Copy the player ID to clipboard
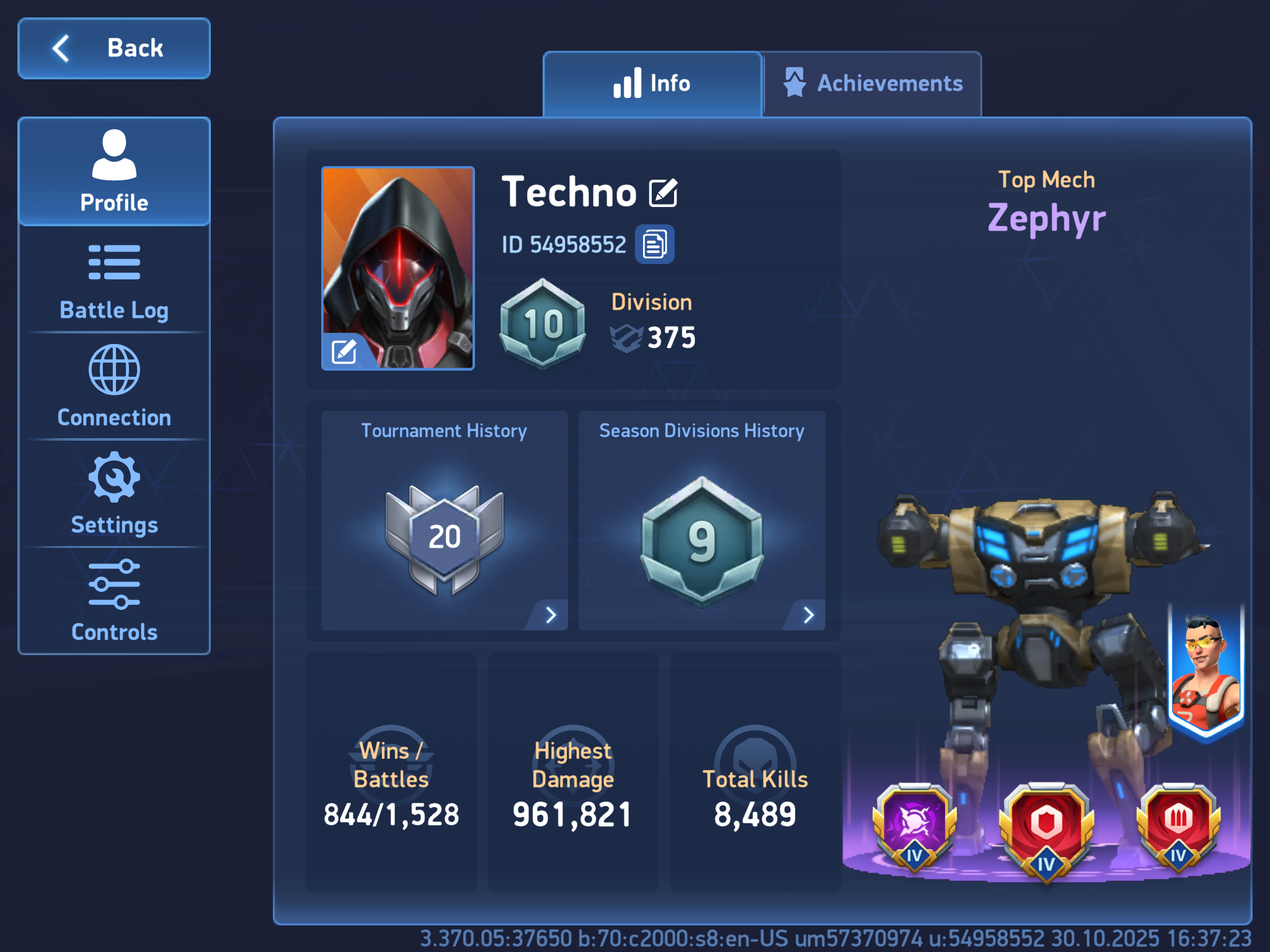1270x952 pixels. [x=654, y=244]
